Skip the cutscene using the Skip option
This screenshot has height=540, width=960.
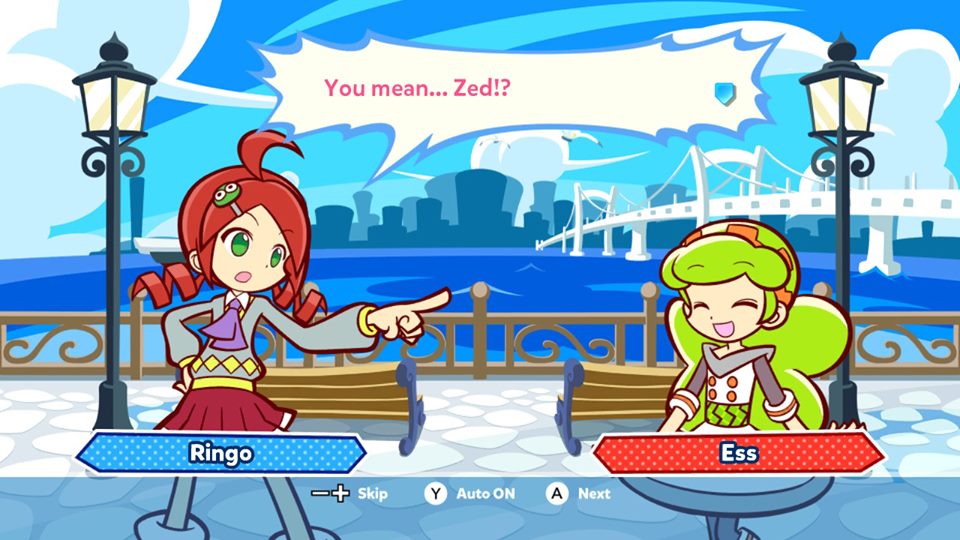350,493
